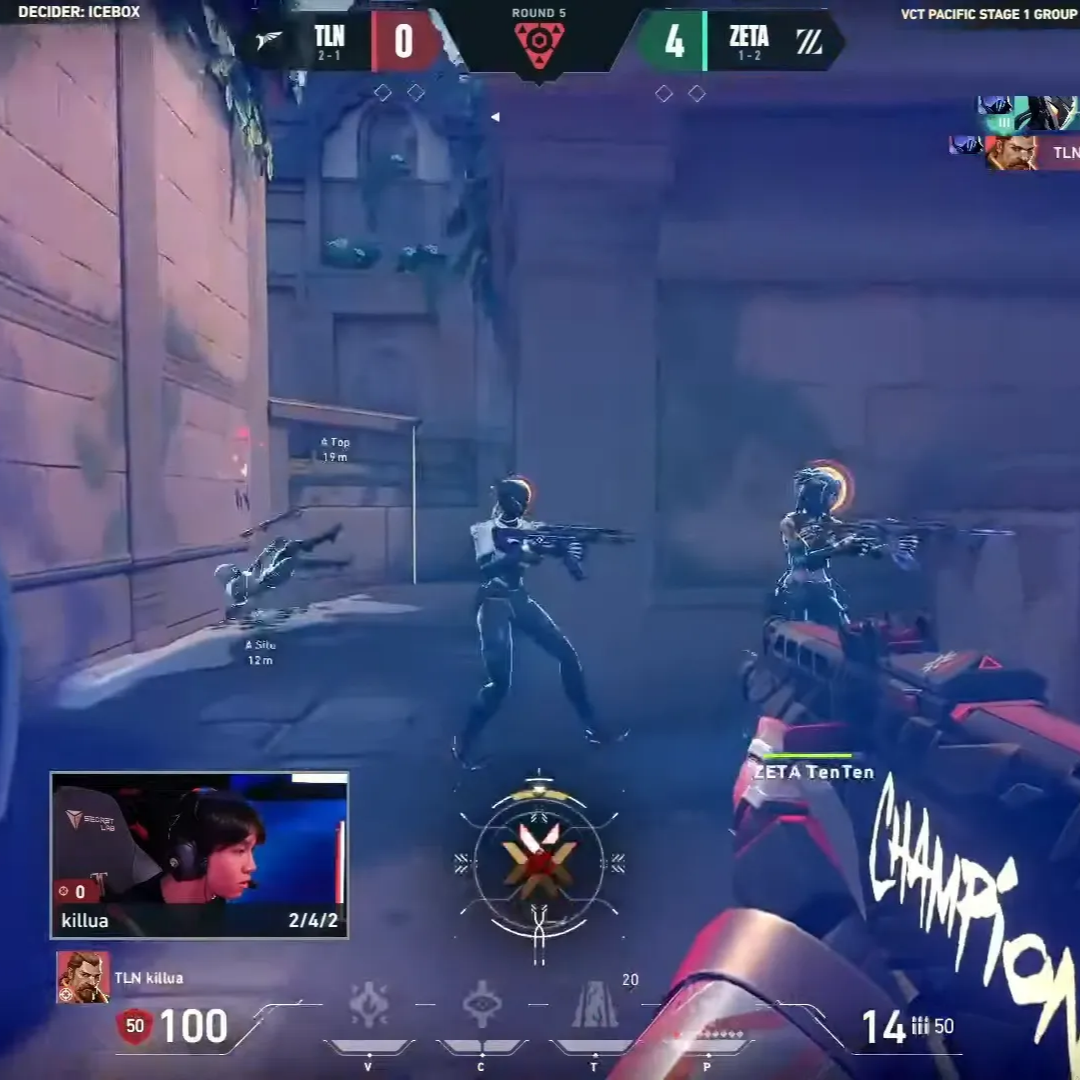Click the ZETA TenTen player nameplate
Viewport: 1080px width, 1080px height.
[813, 772]
